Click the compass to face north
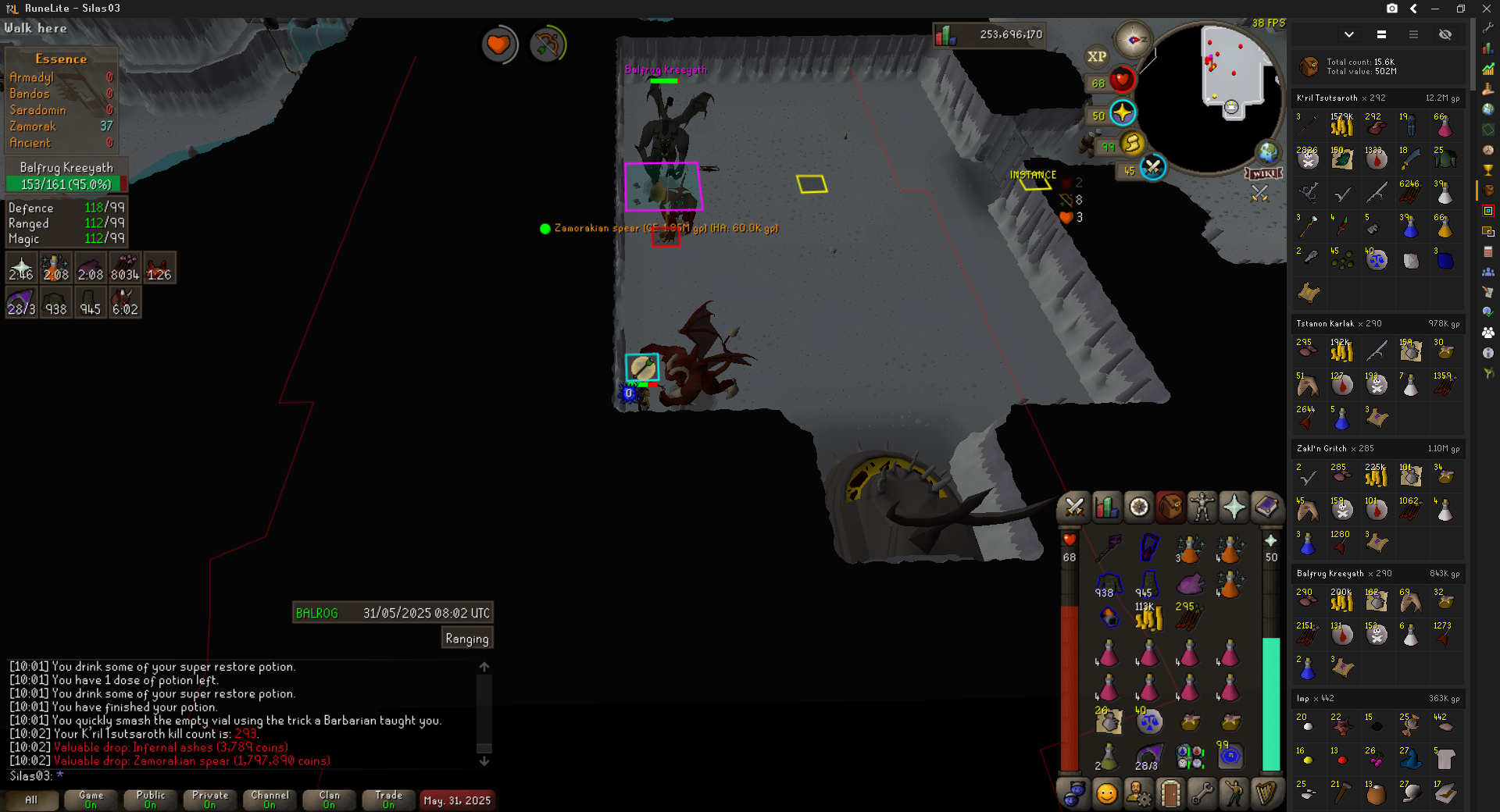Screen dimensions: 1500x812 click(x=1133, y=39)
